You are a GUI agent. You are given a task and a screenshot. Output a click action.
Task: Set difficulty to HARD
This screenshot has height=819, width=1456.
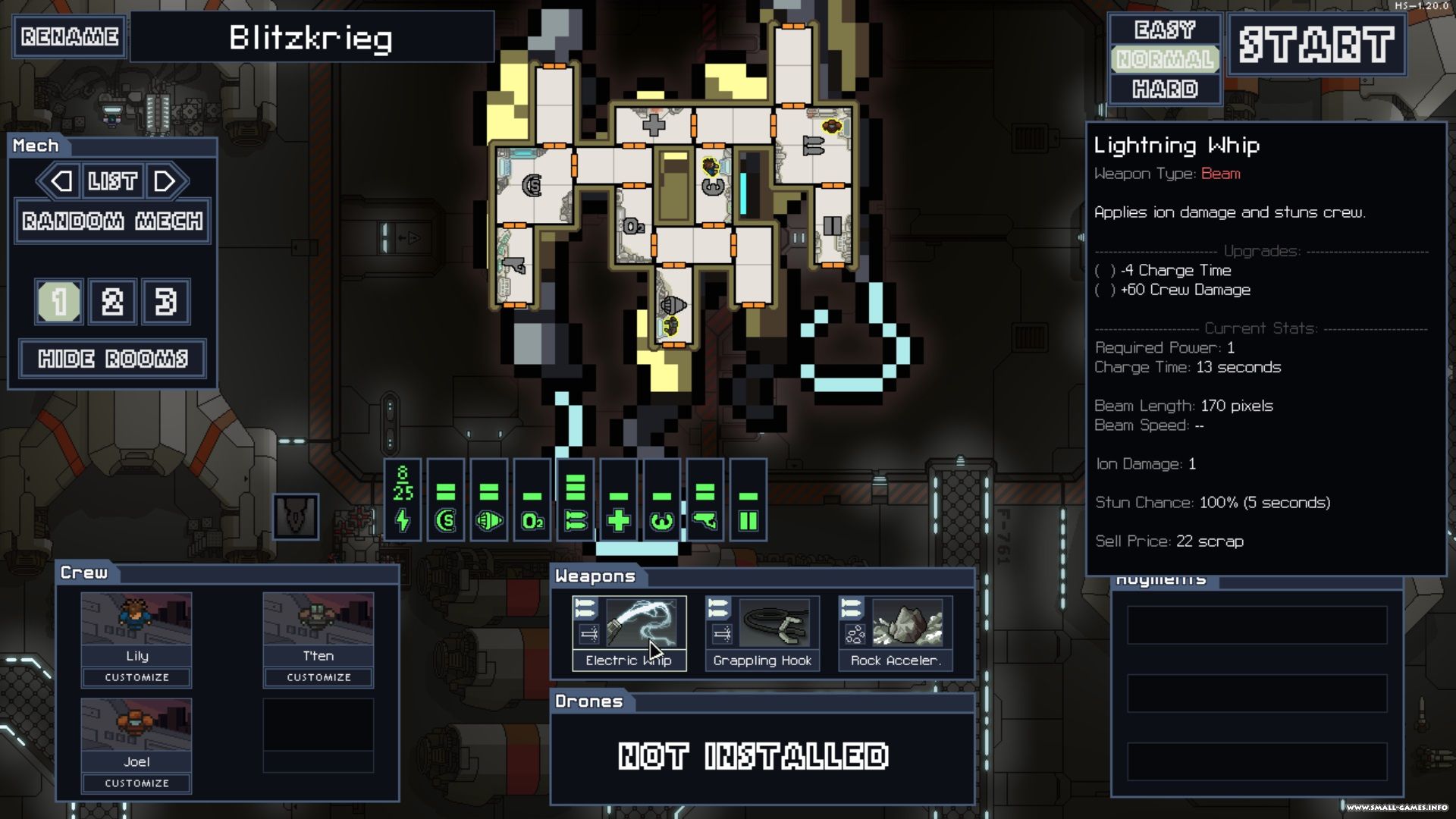tap(1164, 89)
